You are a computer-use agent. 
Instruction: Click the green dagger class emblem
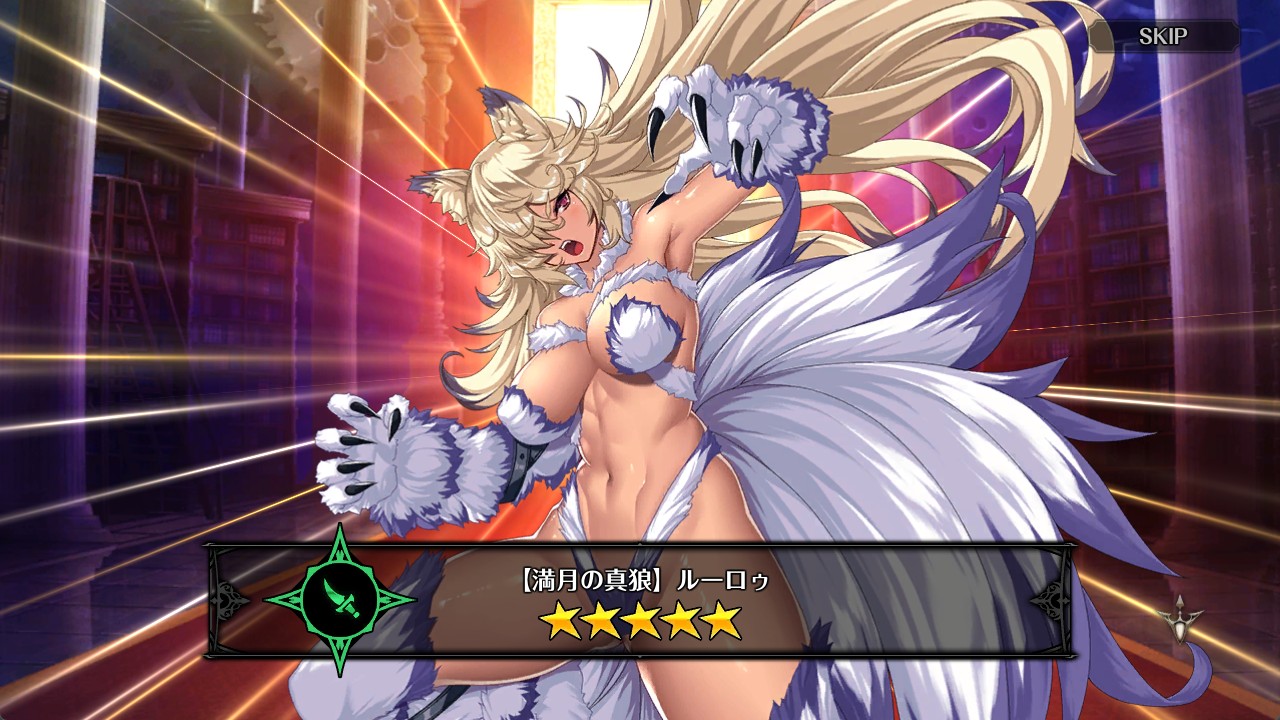tap(340, 600)
